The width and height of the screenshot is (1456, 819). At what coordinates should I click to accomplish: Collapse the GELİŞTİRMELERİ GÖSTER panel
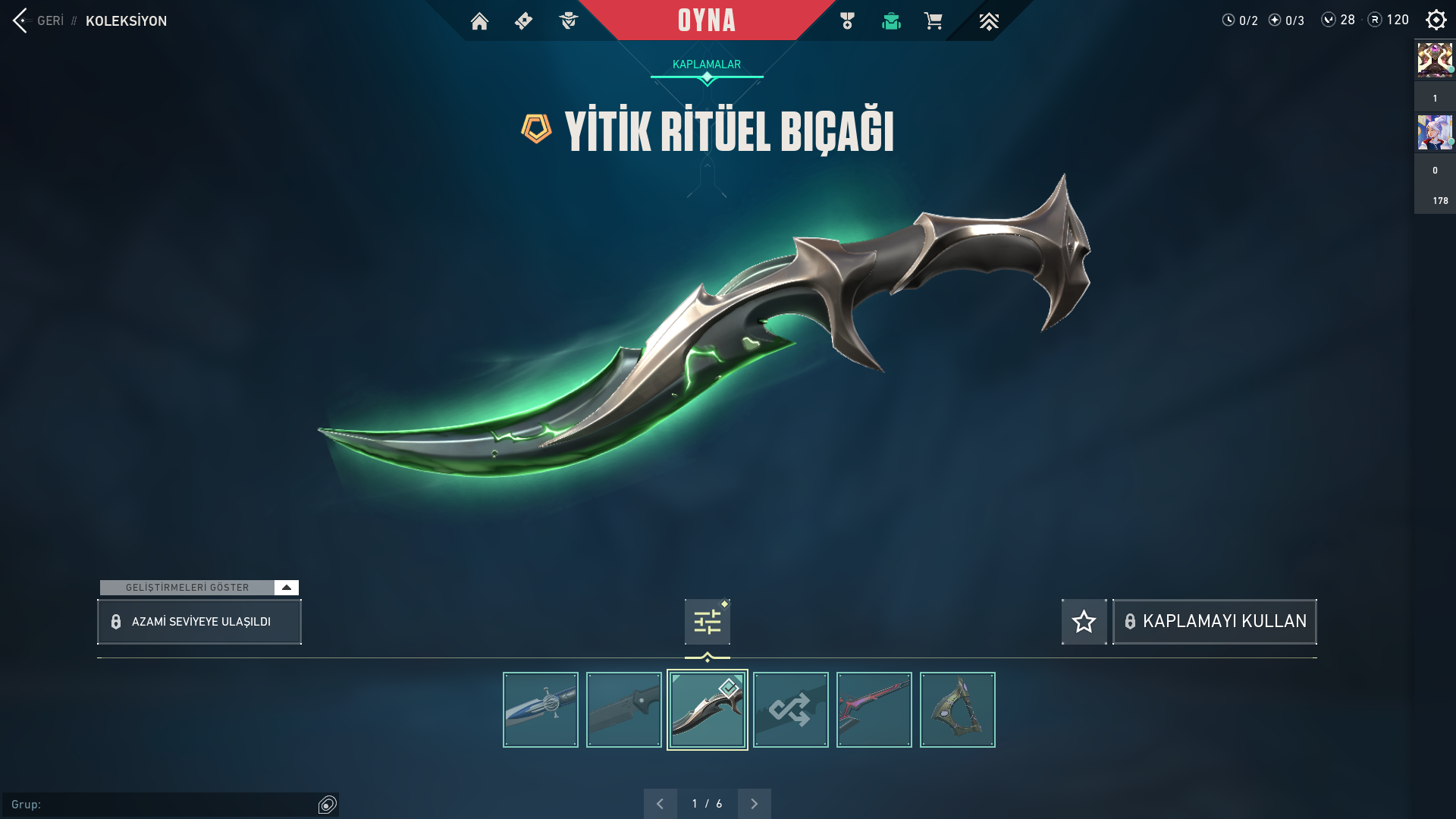[x=286, y=586]
